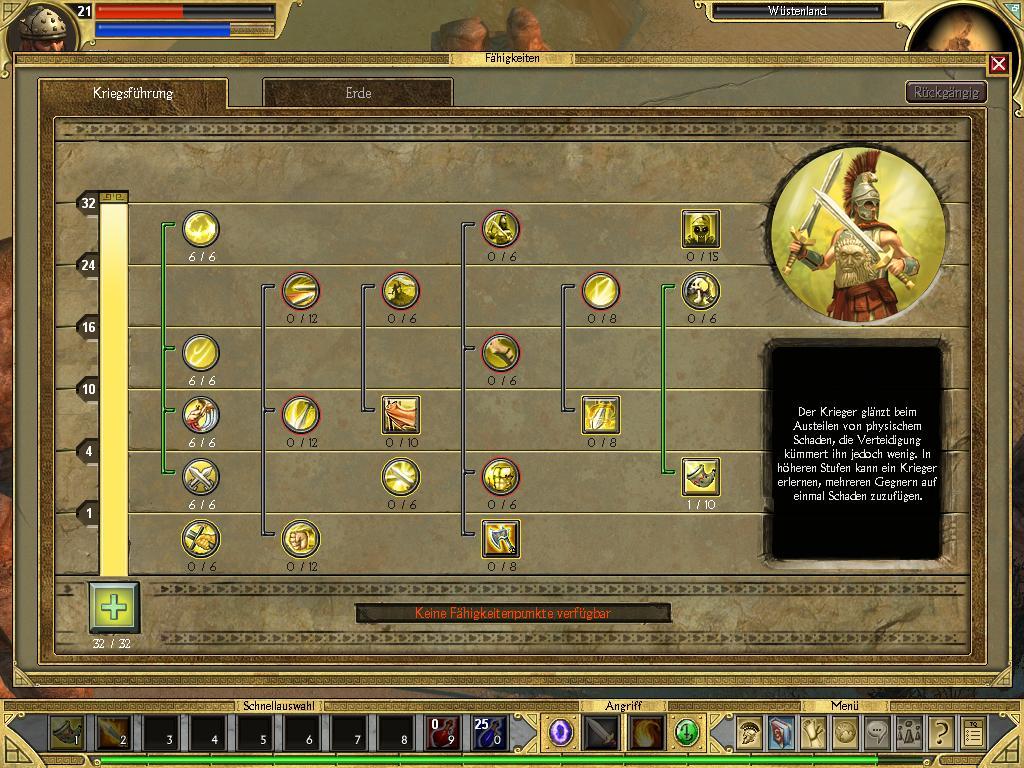Click the purple portal stone icon
Viewport: 1024px width, 768px height.
coord(561,734)
